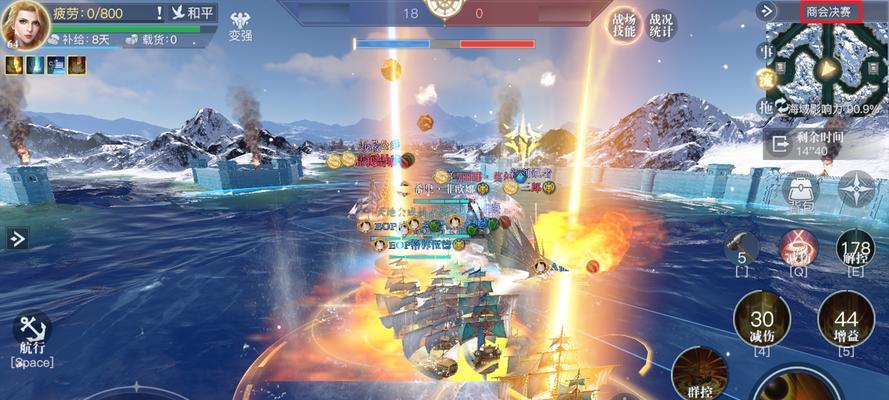Image resolution: width=889 pixels, height=400 pixels.
Task: Select the 拖 tab beside the minimap
Action: pyautogui.click(x=765, y=107)
